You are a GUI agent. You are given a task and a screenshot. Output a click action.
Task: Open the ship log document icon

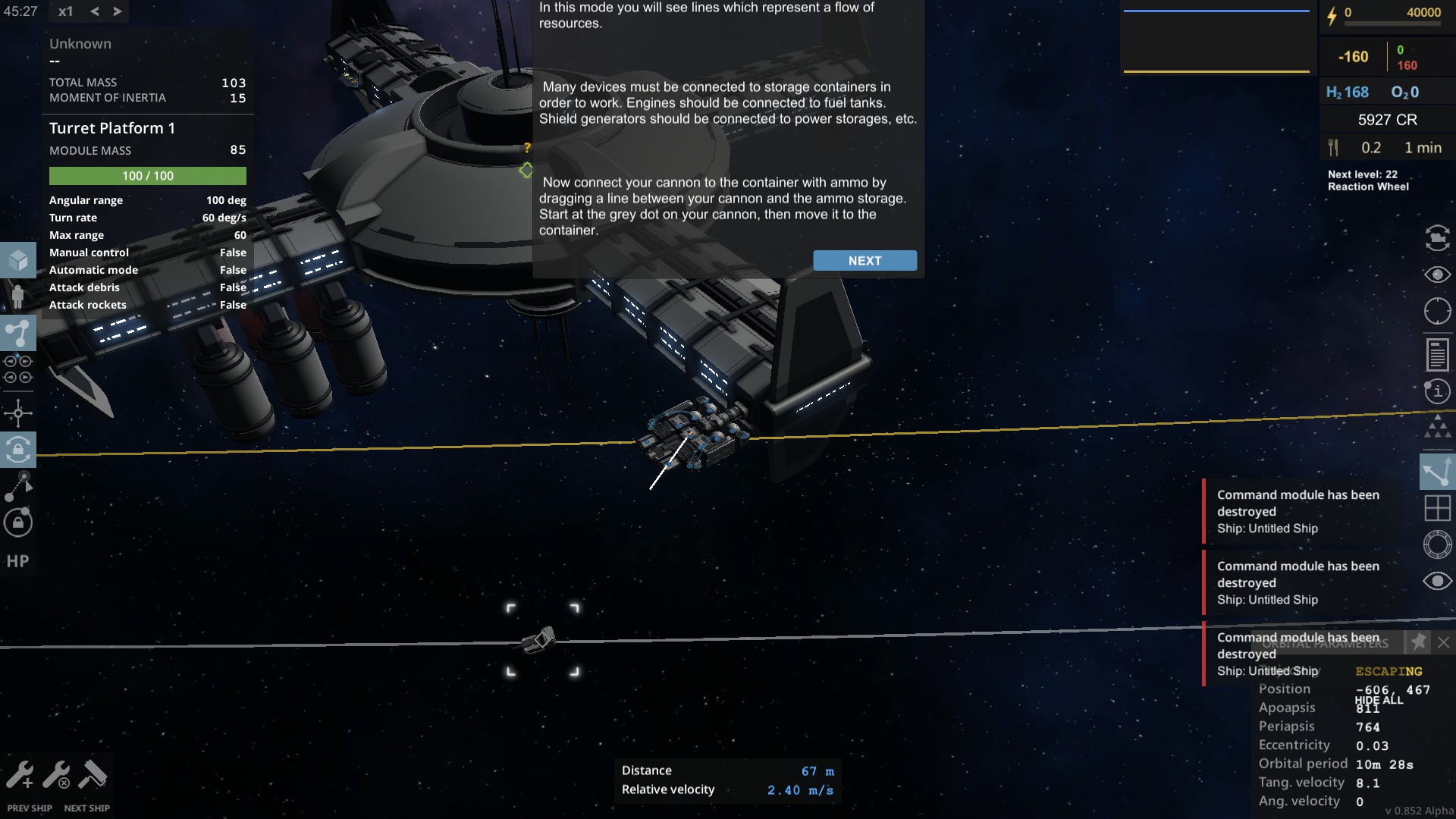click(1437, 353)
